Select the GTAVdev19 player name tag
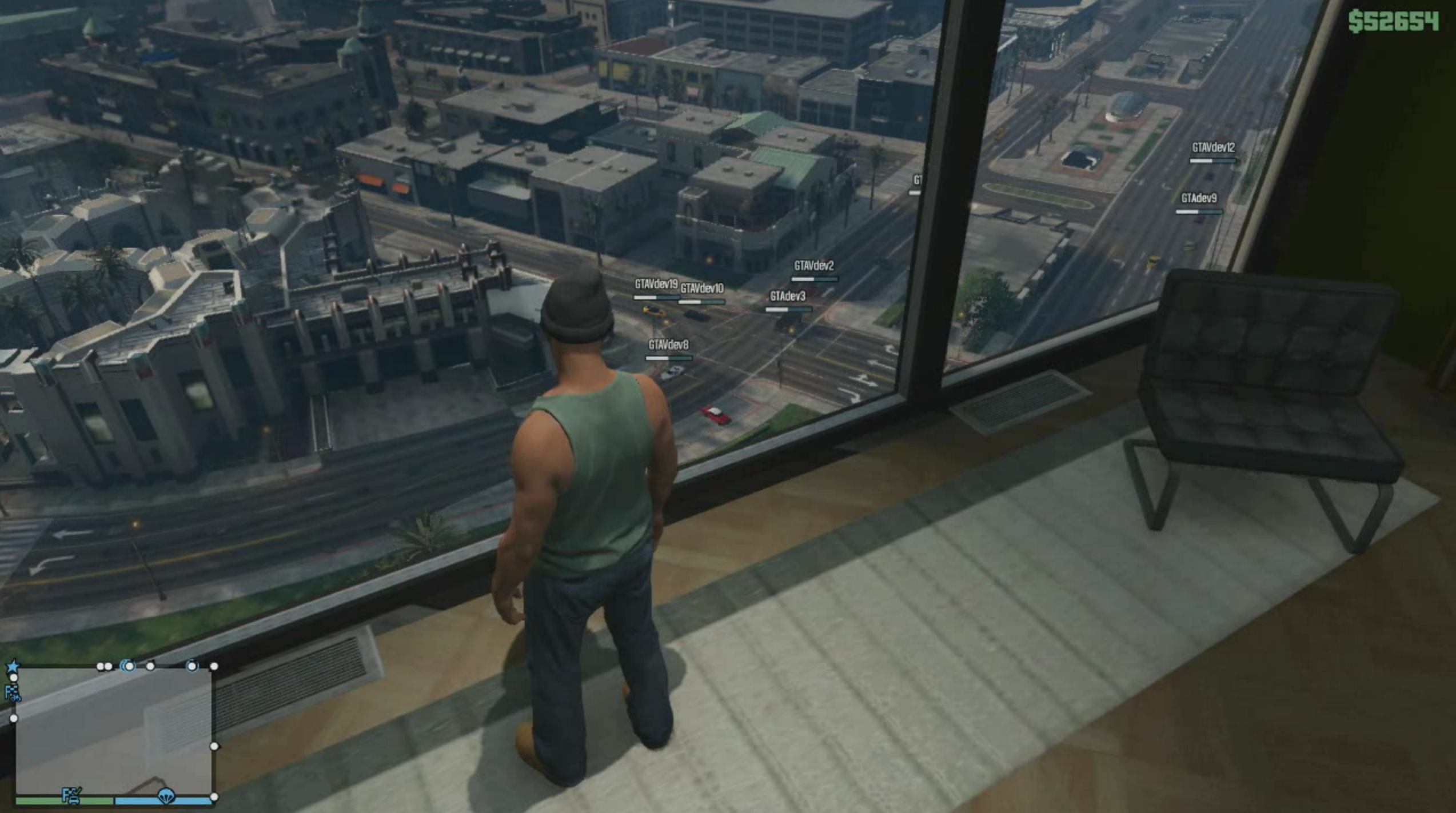 click(x=656, y=284)
